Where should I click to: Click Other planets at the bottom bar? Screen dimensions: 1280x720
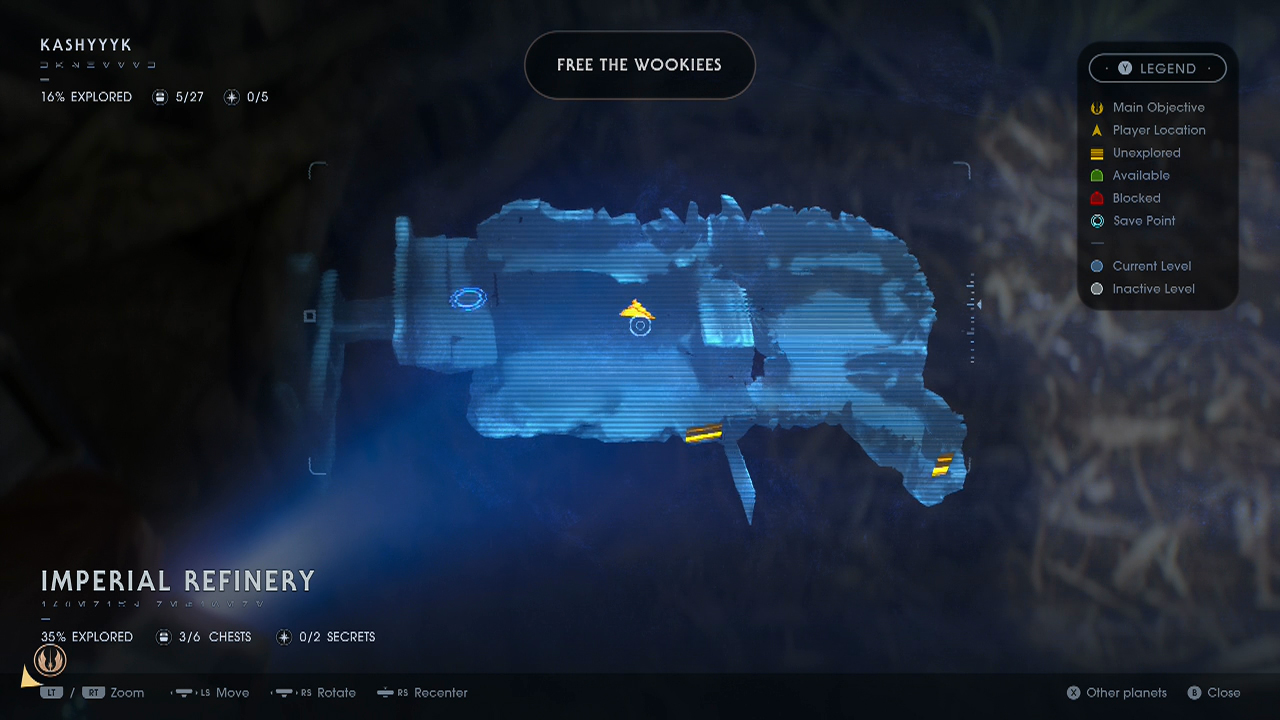pos(1116,692)
